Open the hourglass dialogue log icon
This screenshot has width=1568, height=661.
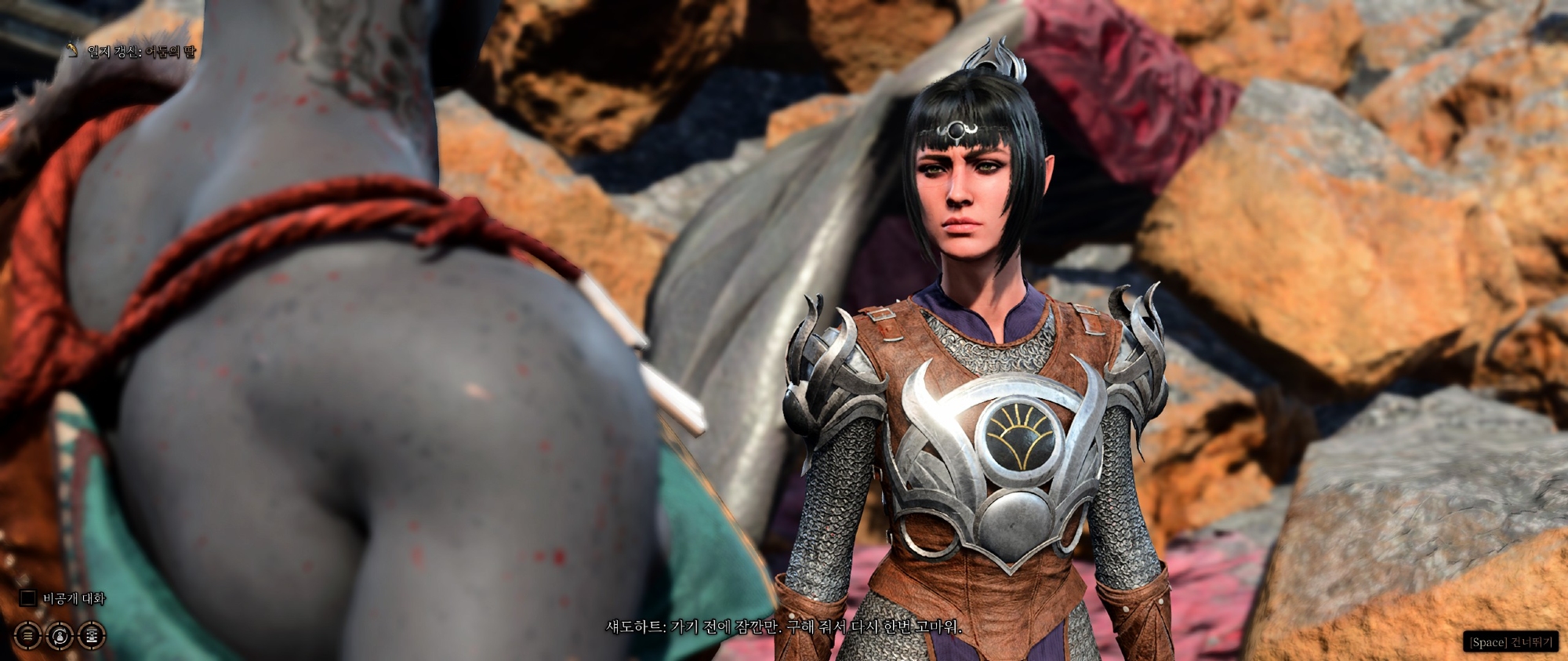tap(93, 634)
